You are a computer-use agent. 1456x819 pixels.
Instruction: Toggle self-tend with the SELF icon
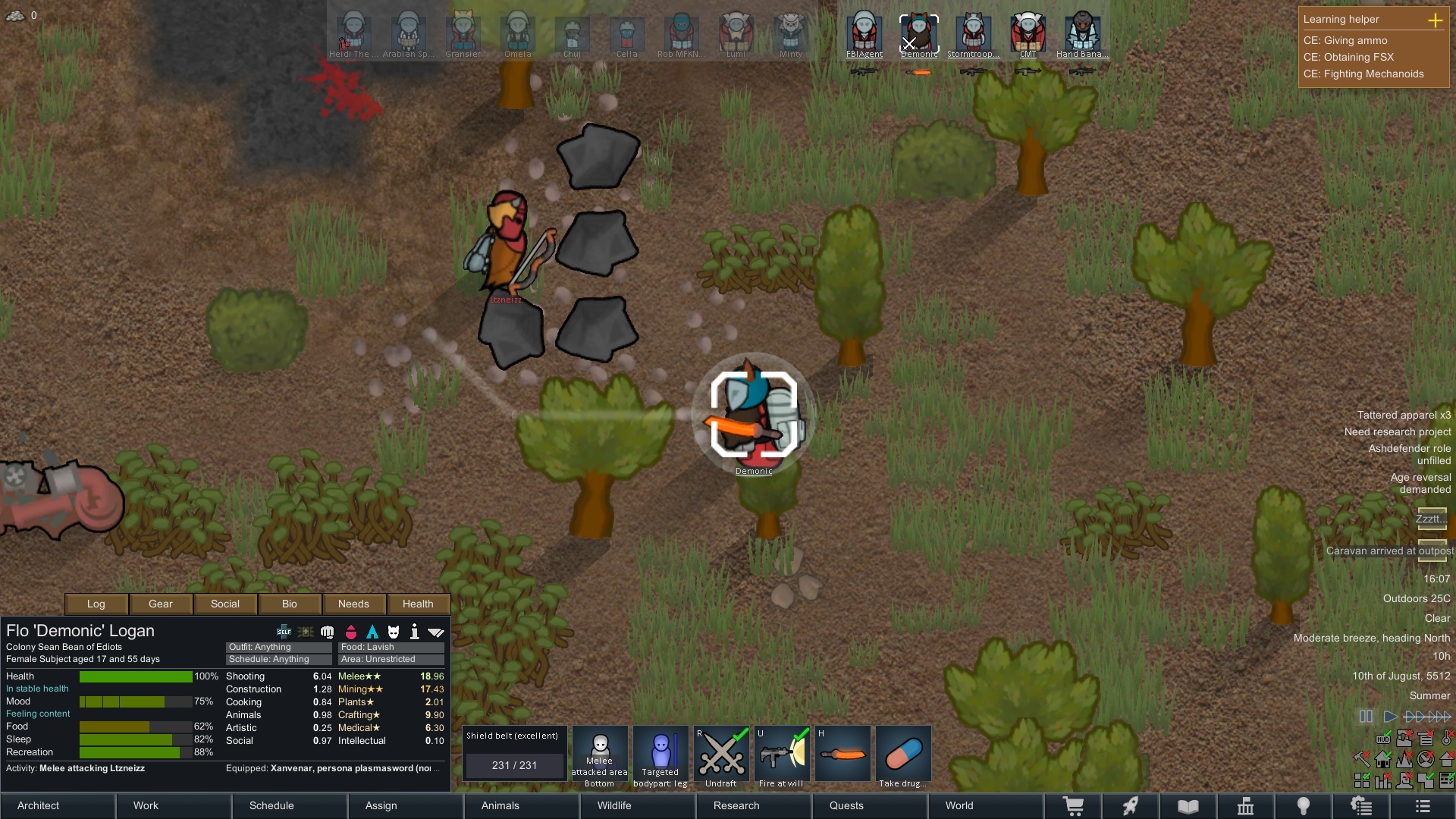point(283,631)
